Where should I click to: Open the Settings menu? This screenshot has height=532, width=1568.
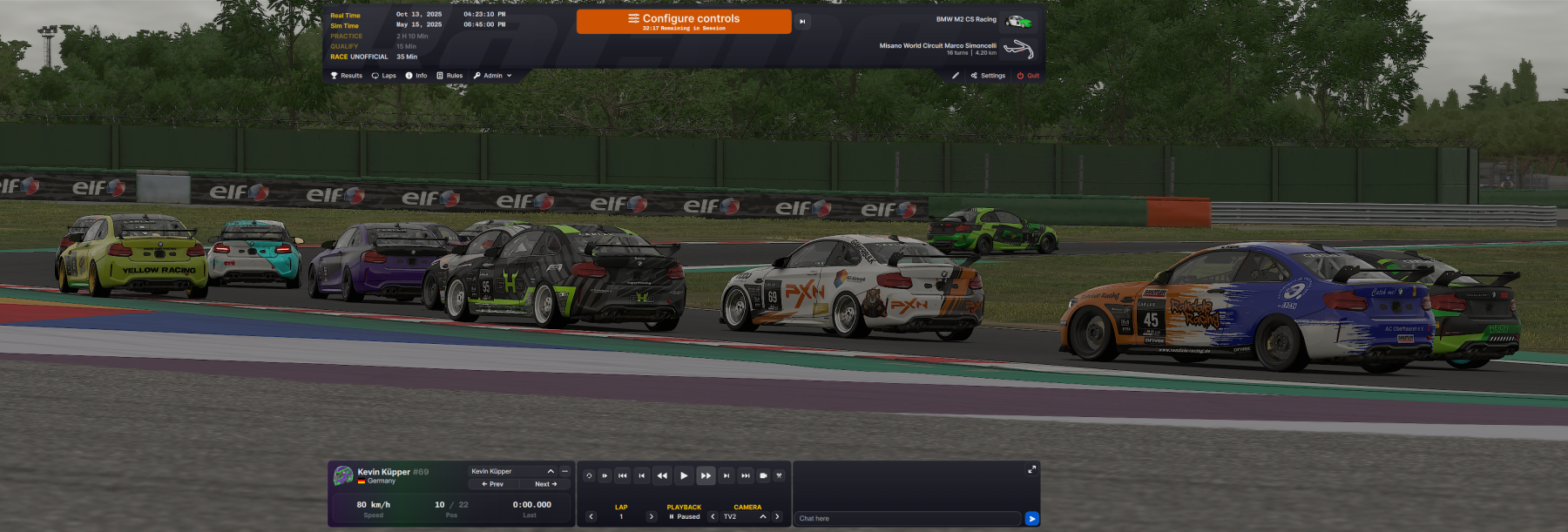pyautogui.click(x=988, y=76)
